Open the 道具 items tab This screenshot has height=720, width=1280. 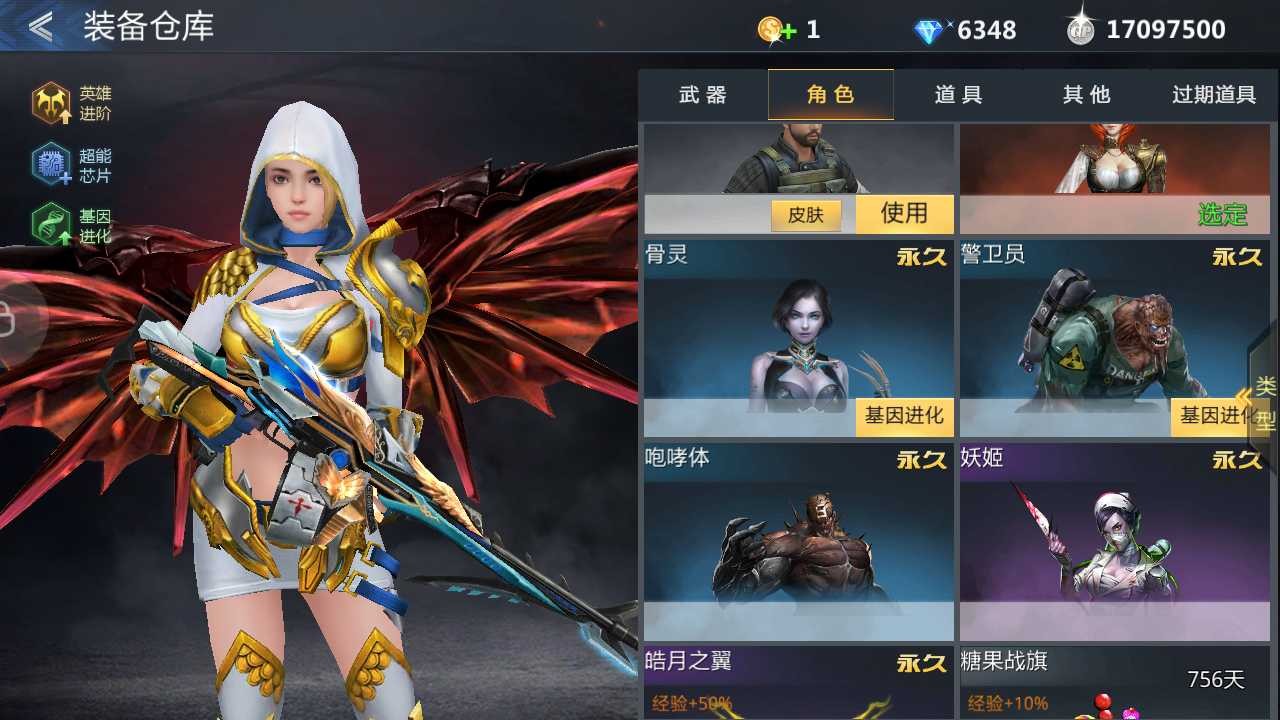(x=958, y=94)
